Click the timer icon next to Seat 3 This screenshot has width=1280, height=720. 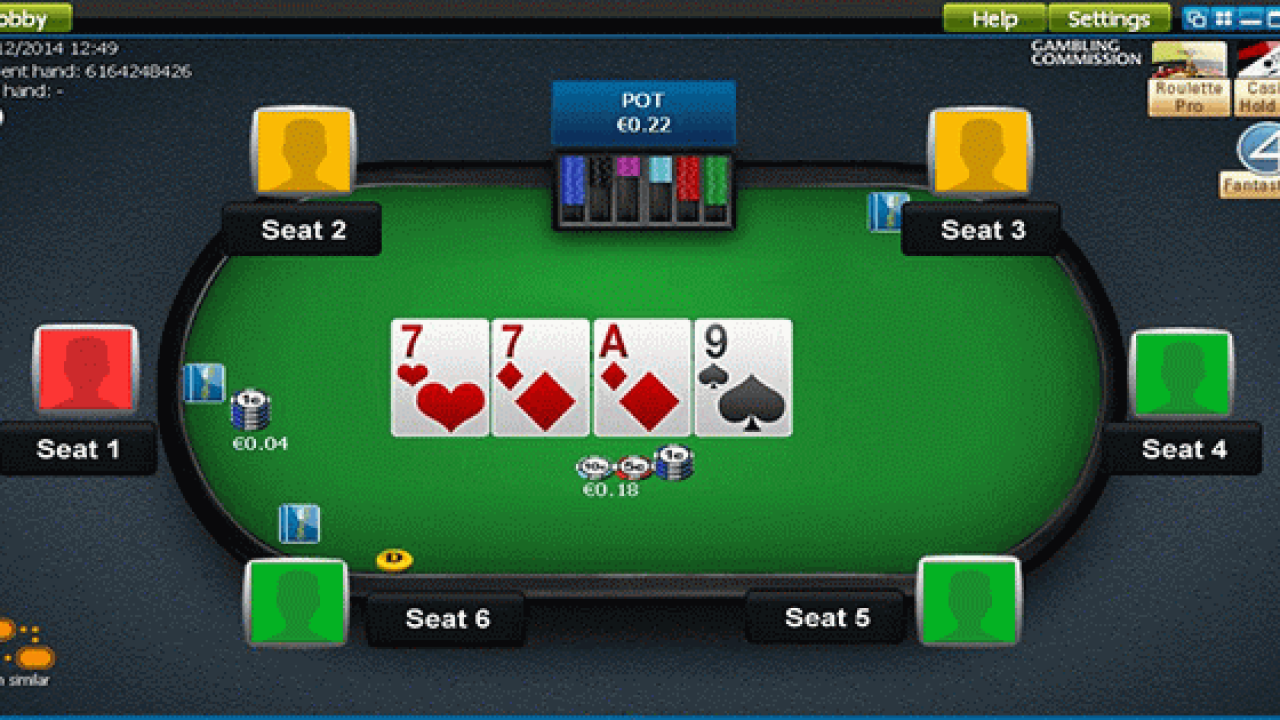pos(888,211)
